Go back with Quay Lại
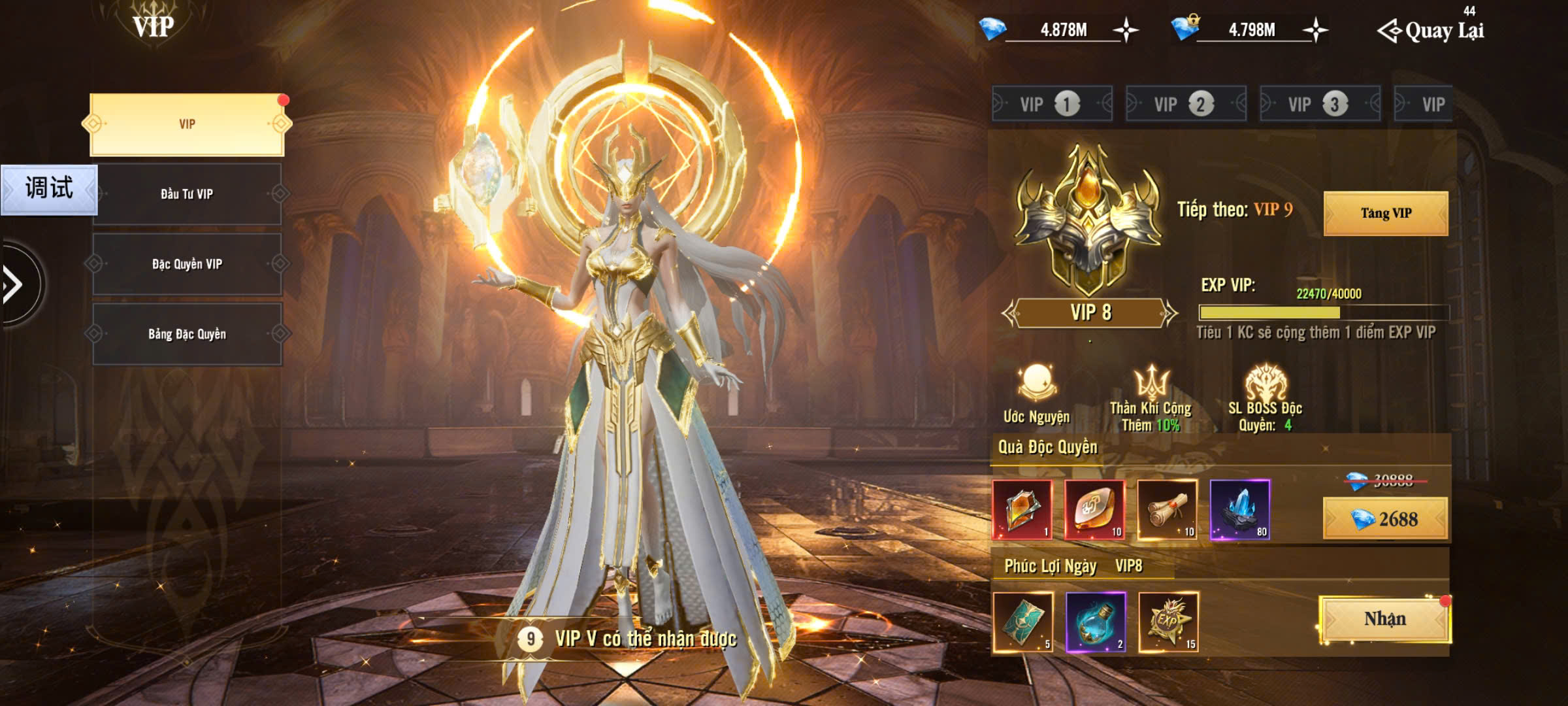Screen dimensions: 1568x706 point(1431,31)
